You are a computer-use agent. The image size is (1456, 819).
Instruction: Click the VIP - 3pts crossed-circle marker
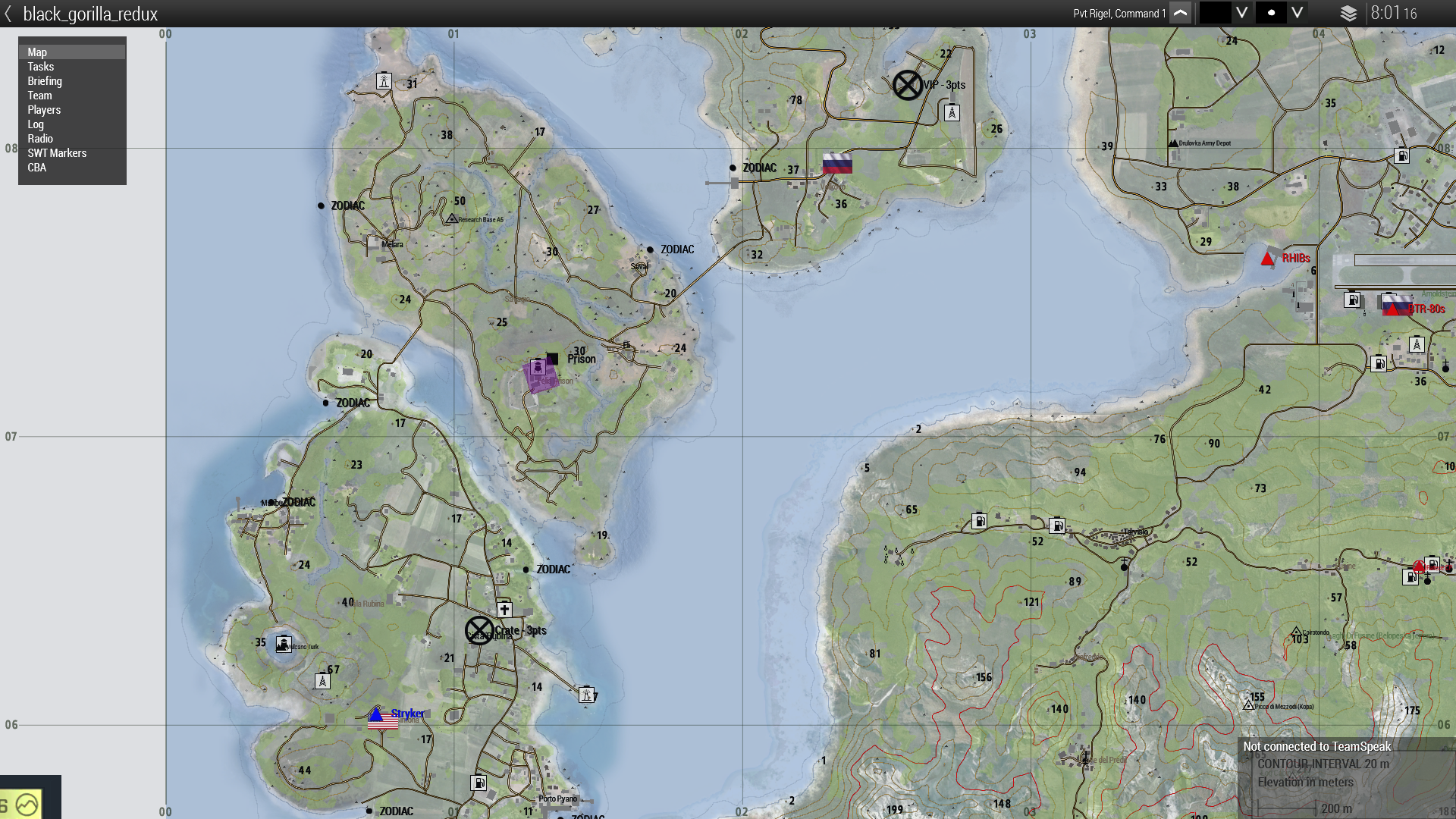click(908, 85)
